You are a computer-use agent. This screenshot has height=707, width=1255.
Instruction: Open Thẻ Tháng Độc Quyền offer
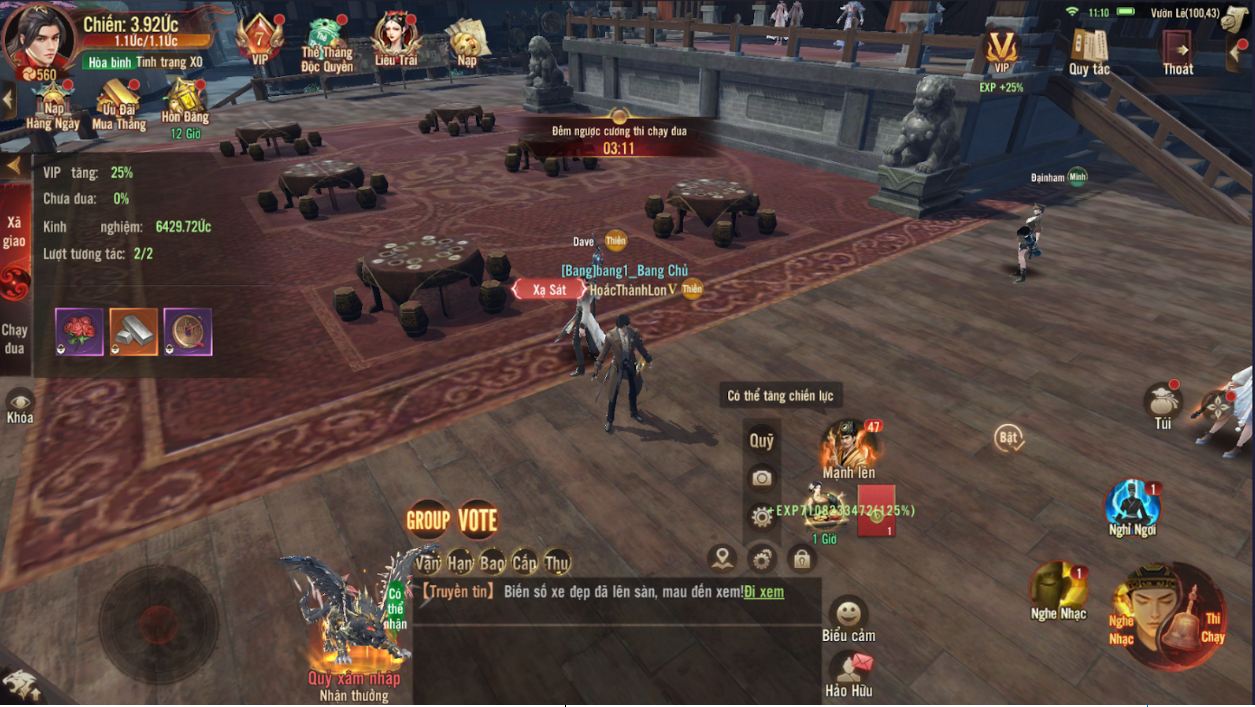(326, 42)
